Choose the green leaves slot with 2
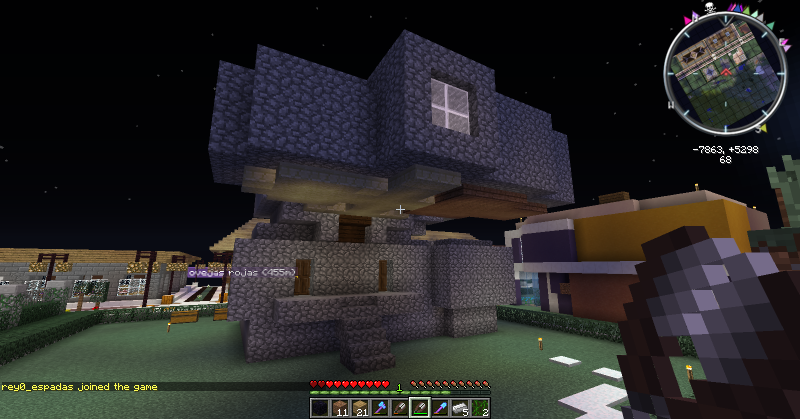800x419 pixels. [480, 408]
